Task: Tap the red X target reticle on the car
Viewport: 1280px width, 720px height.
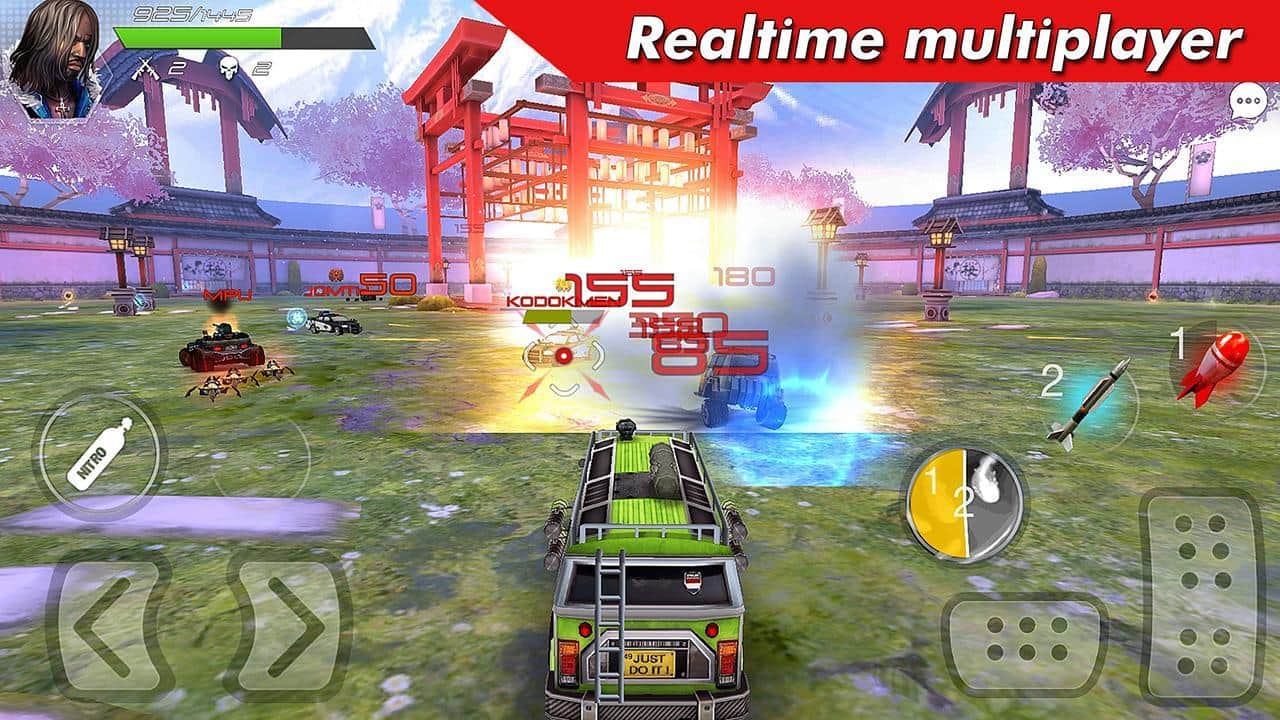Action: [565, 357]
